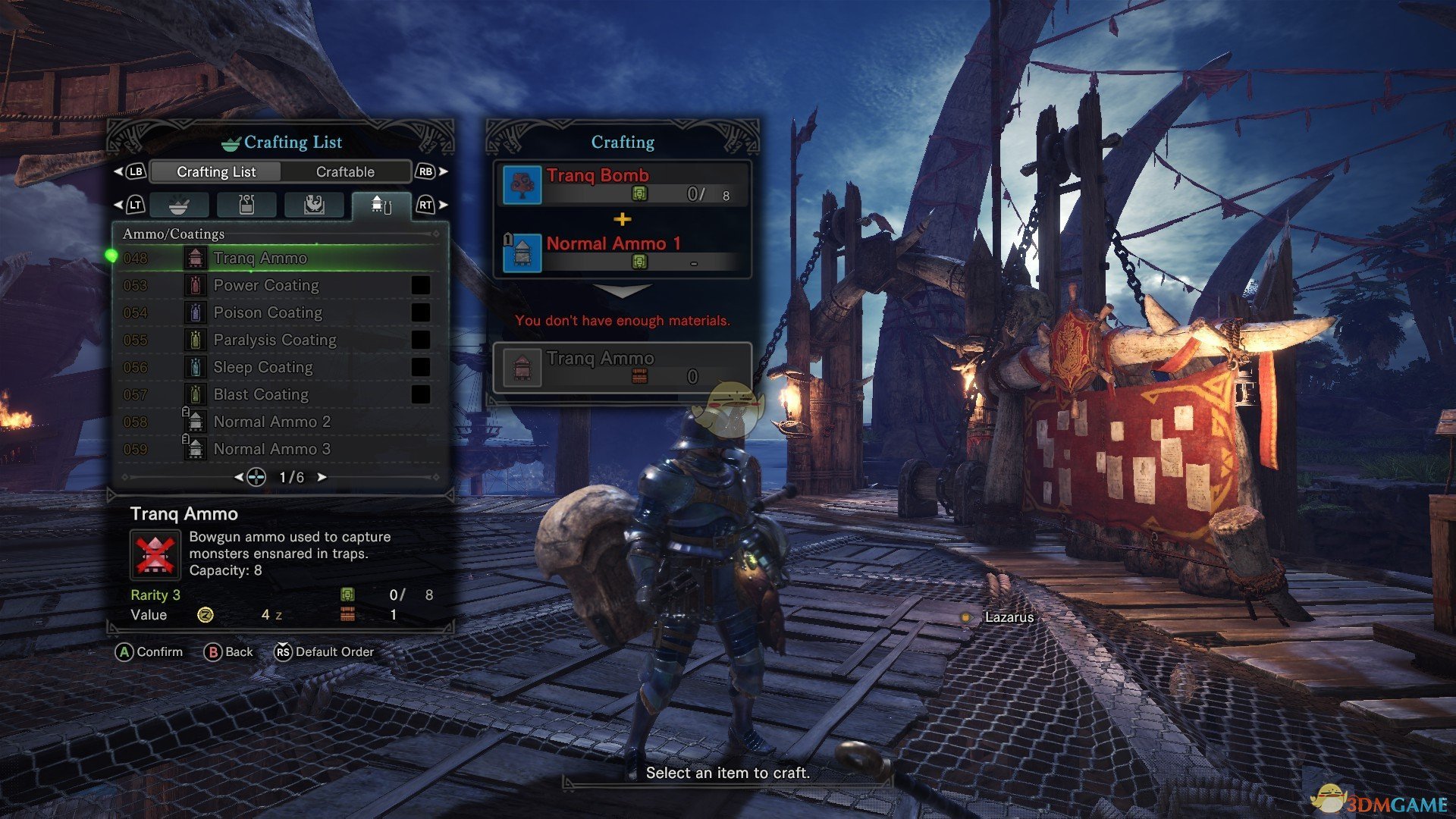The width and height of the screenshot is (1456, 819).
Task: Switch to the Craftable tab
Action: pyautogui.click(x=345, y=172)
